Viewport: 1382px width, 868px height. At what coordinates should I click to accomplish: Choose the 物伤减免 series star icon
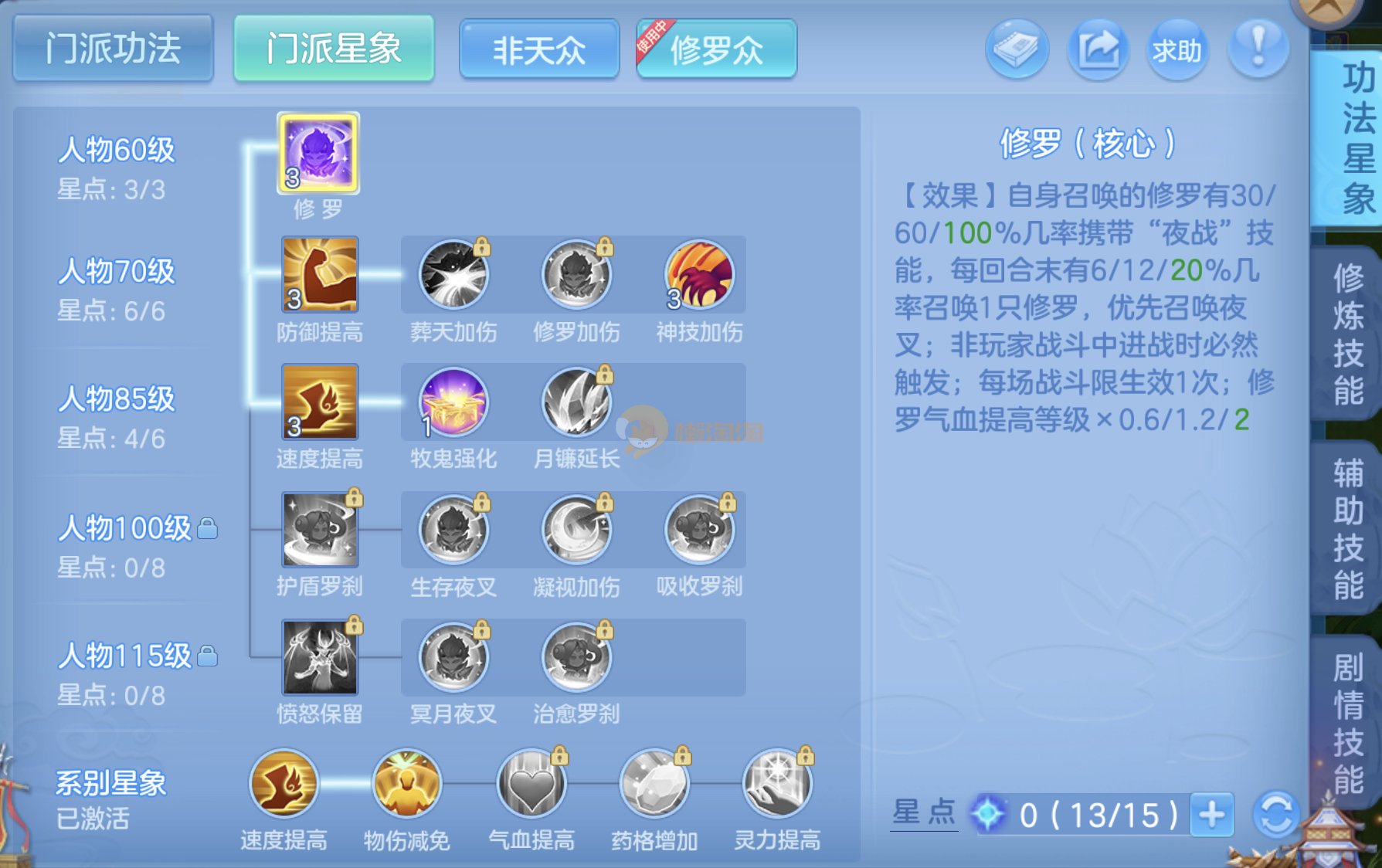click(407, 783)
